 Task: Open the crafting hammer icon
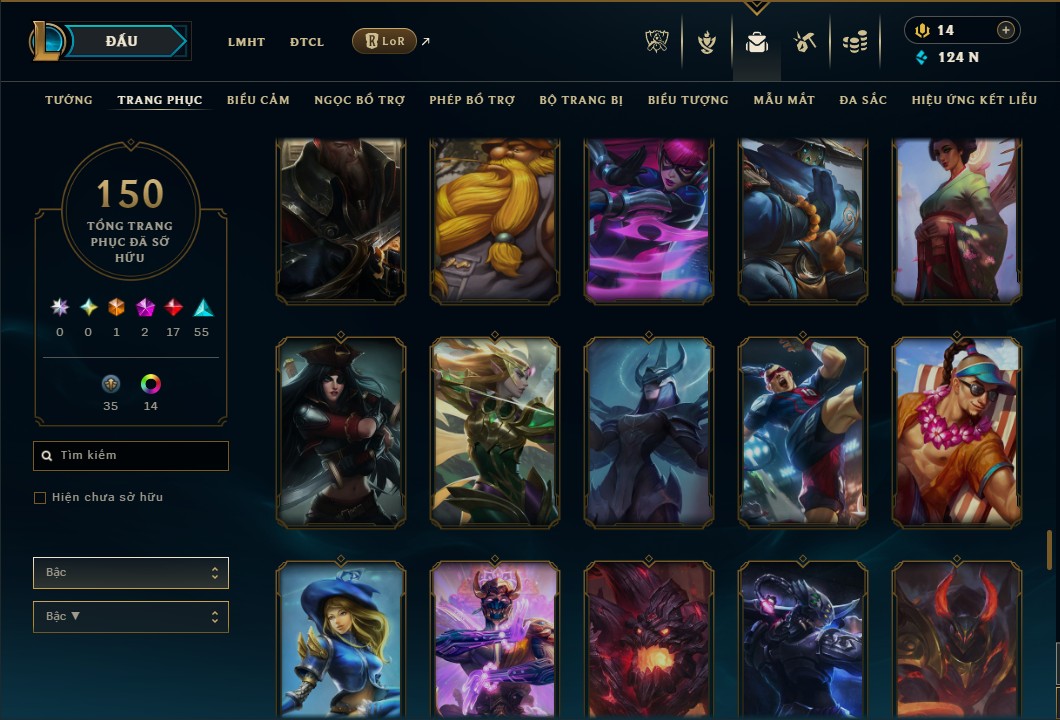[805, 42]
